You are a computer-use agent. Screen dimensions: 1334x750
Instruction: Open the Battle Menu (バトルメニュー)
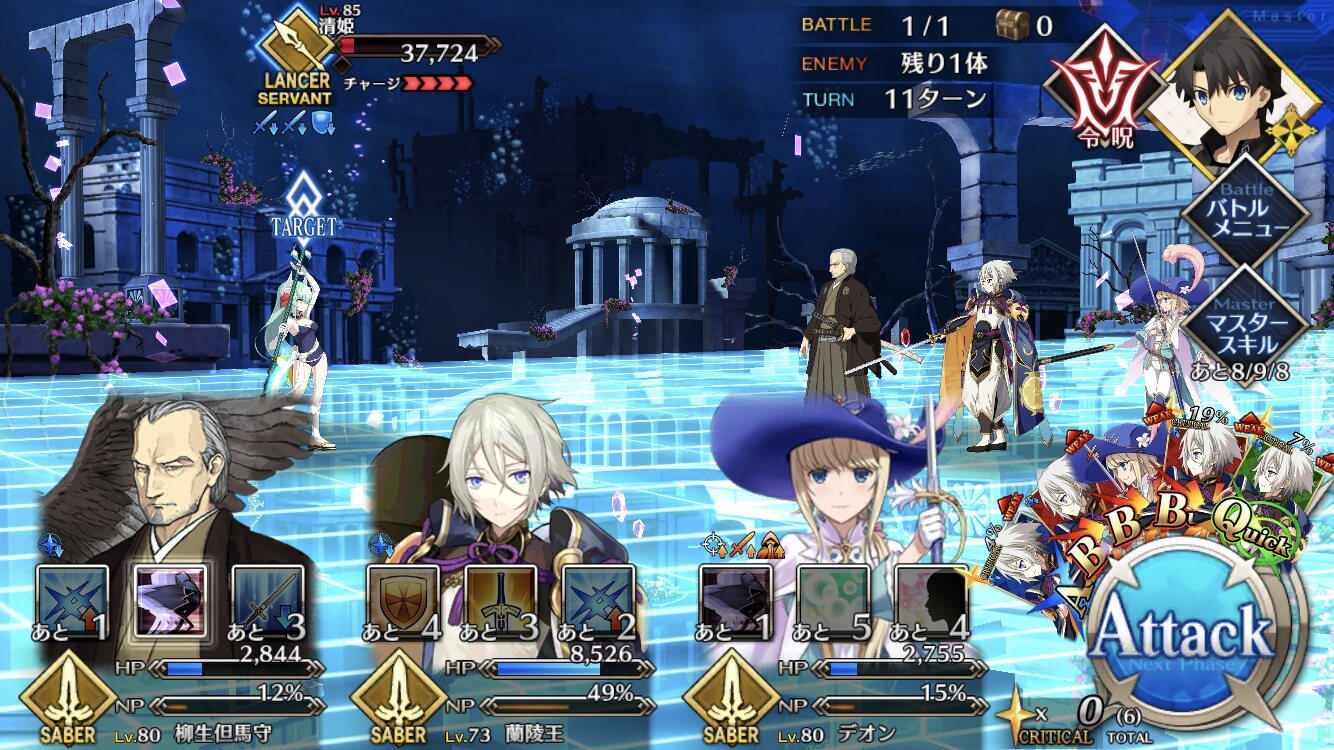[x=1246, y=210]
